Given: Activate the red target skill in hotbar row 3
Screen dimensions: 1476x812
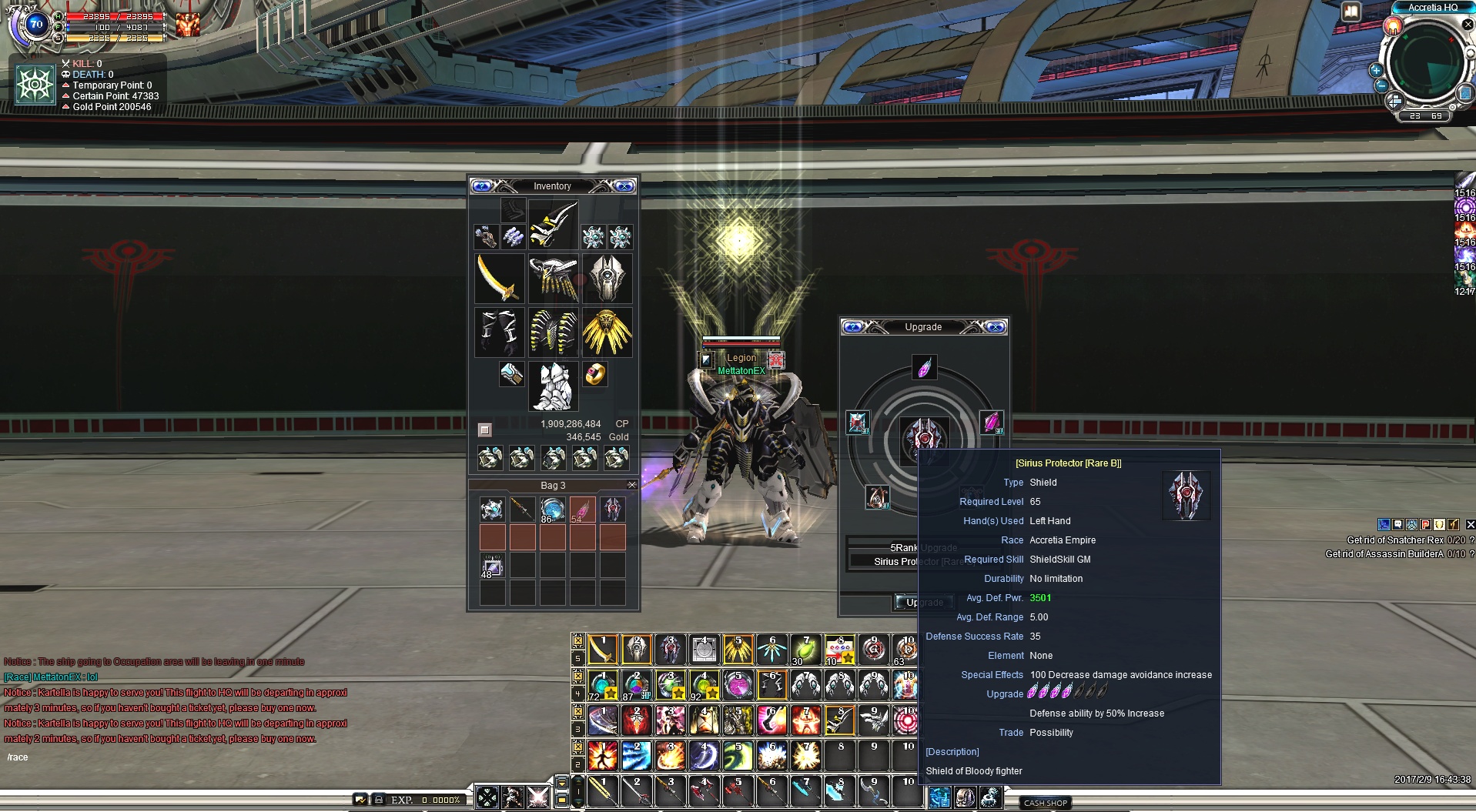Looking at the screenshot, I should click(905, 720).
